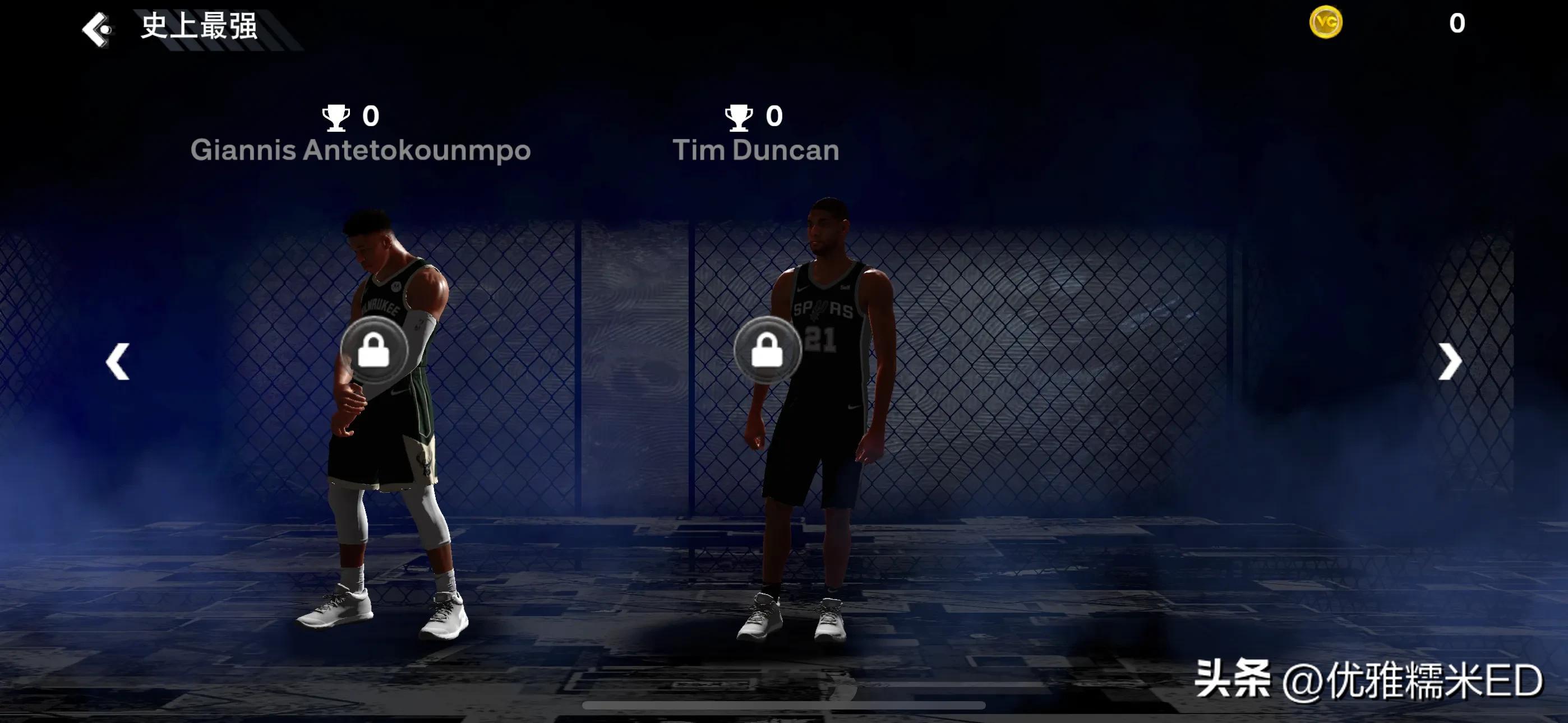Expand right to next players with right chevron

coord(1452,361)
